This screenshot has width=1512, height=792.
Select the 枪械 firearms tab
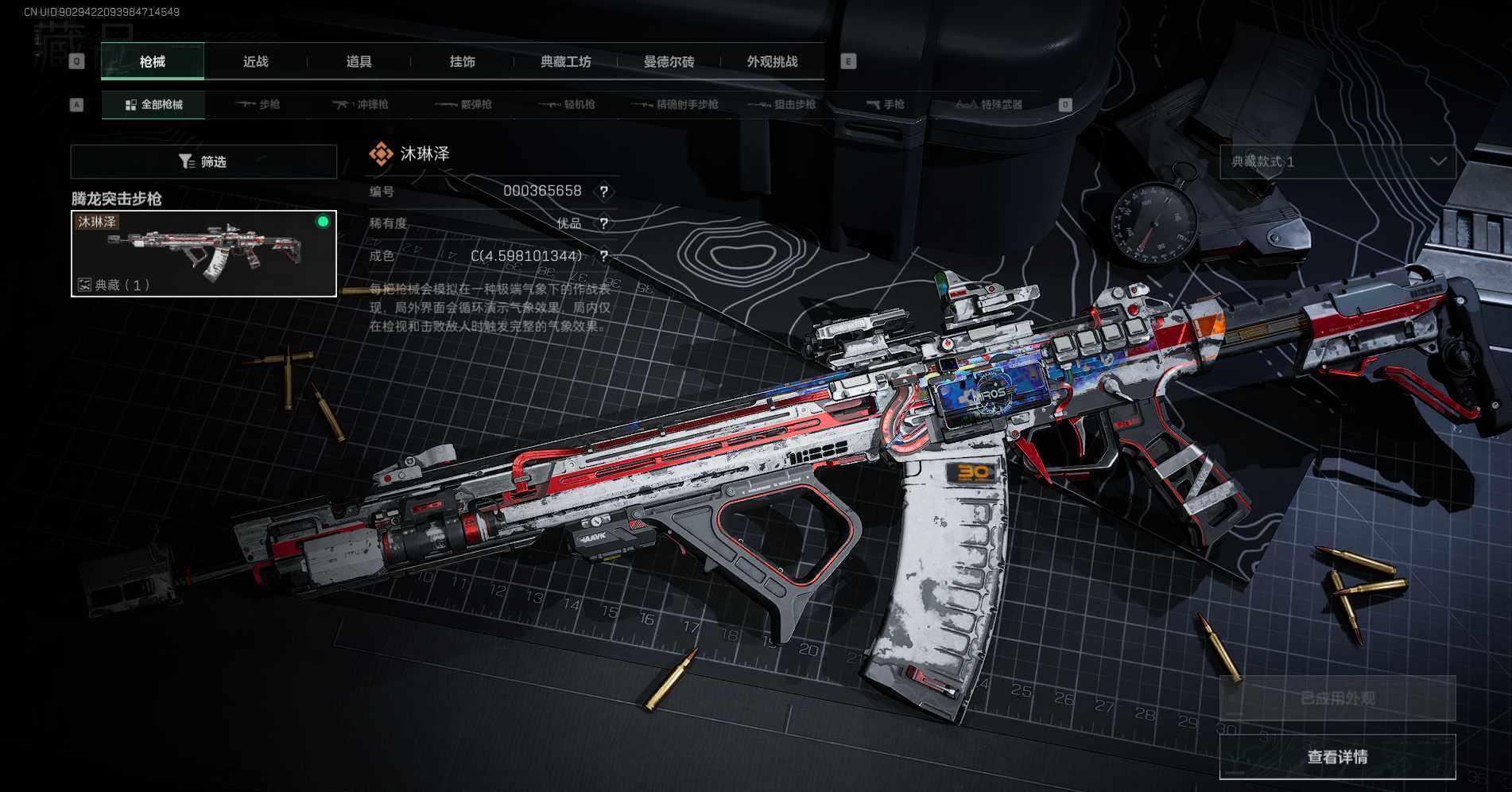tap(153, 62)
